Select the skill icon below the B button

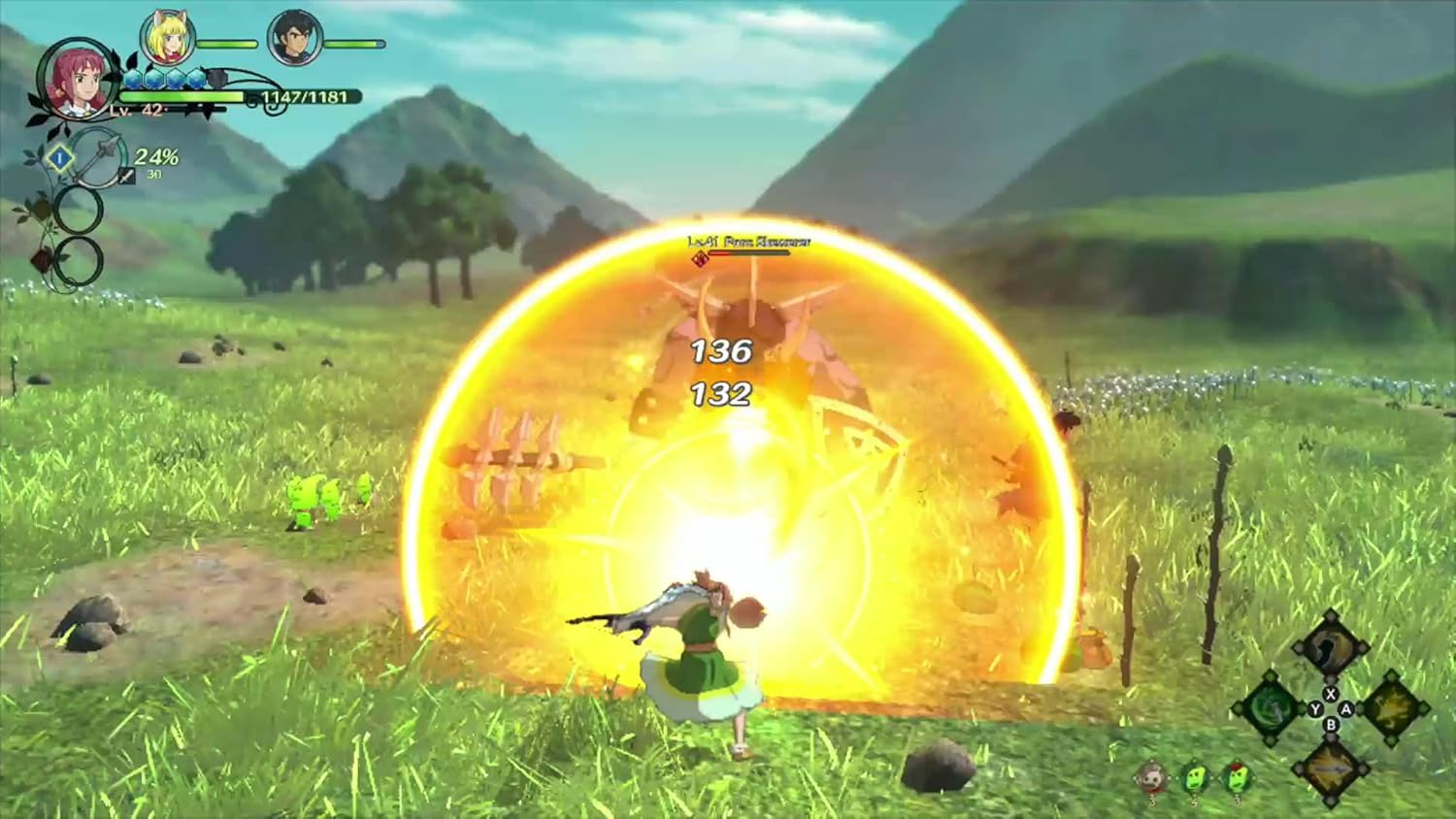[1333, 770]
